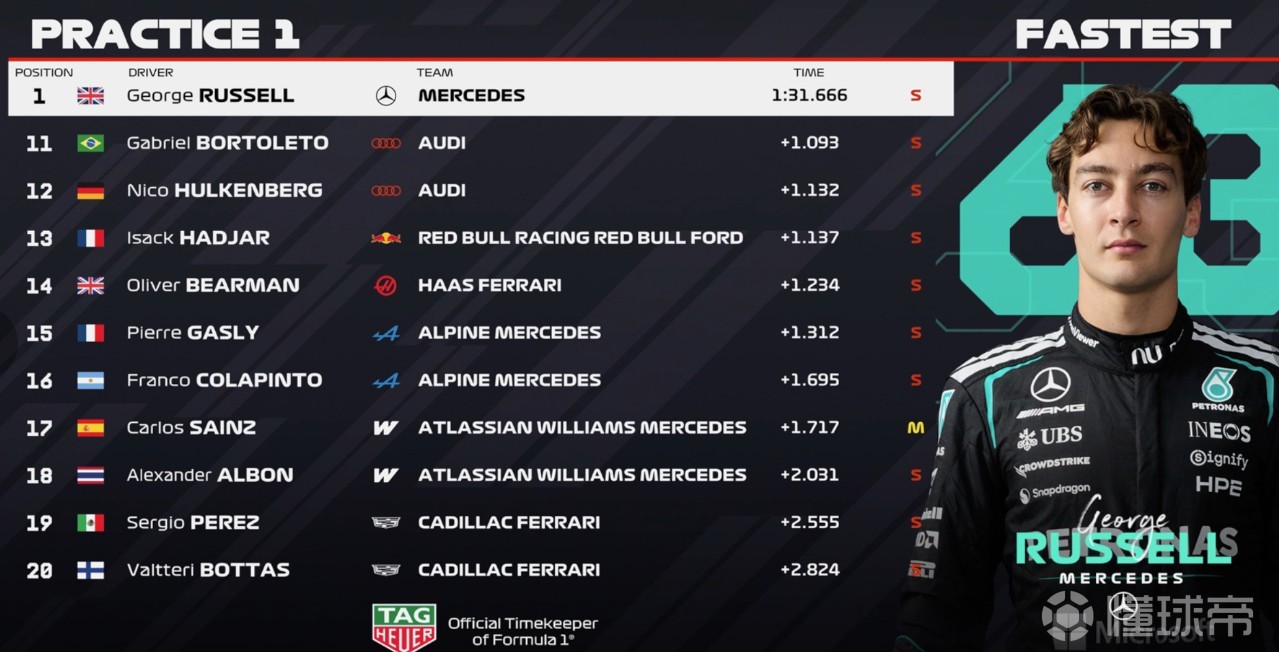Select Pierre Gasly's row
Viewport: 1279px width, 652px height.
(x=480, y=333)
